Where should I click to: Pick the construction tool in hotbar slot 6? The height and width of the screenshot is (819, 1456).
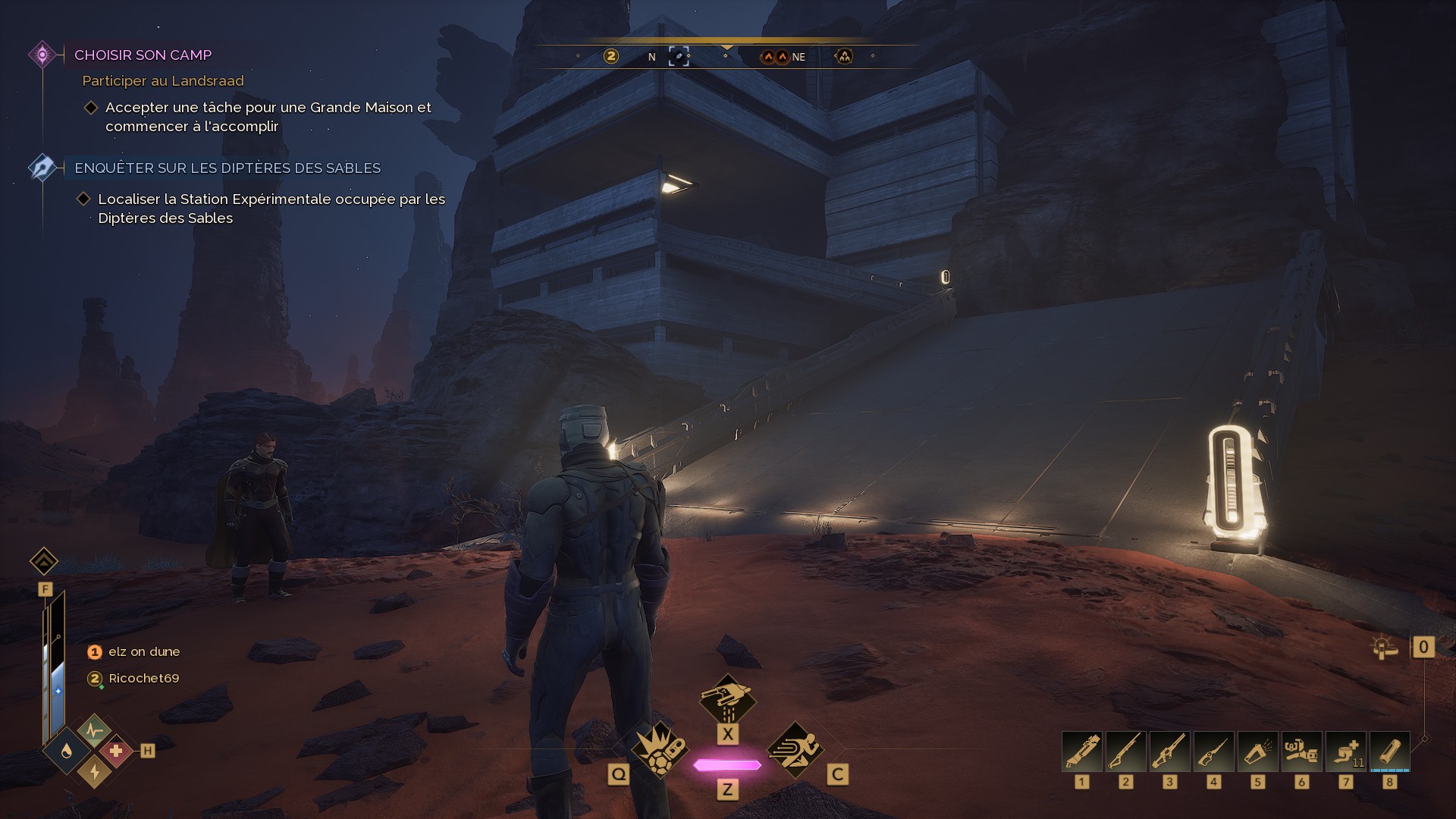(x=1302, y=751)
